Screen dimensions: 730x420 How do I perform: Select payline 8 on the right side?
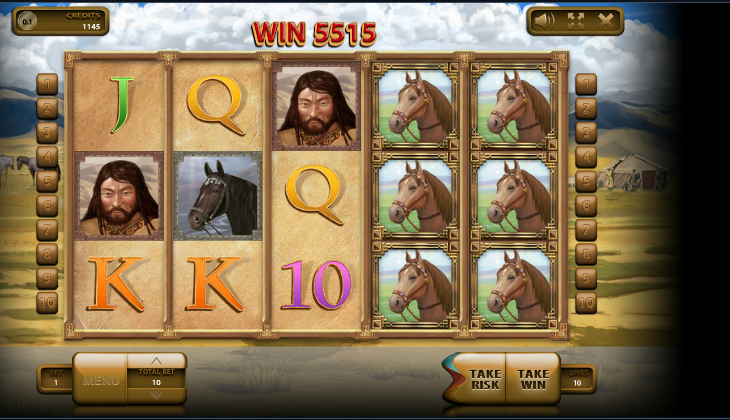pos(585,254)
